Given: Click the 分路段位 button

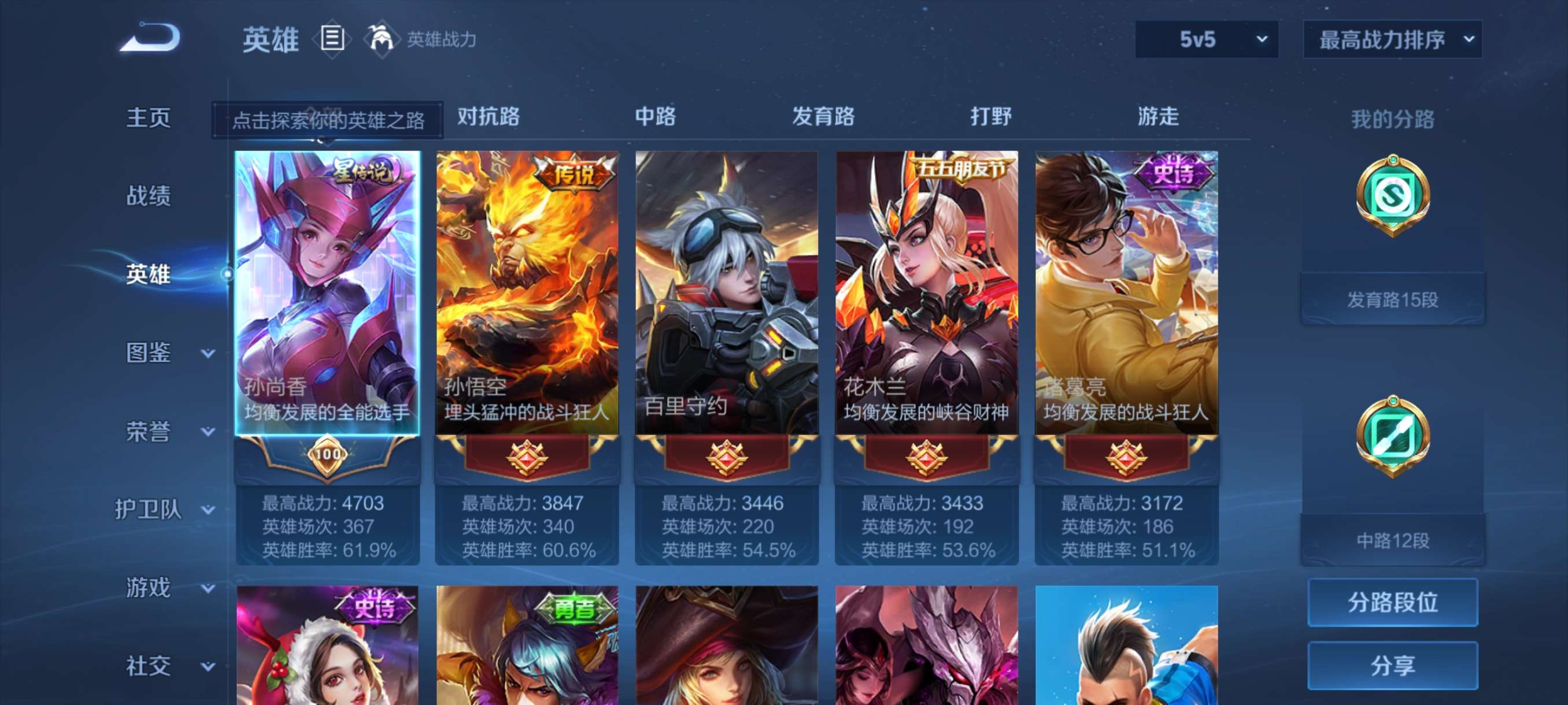Looking at the screenshot, I should click(x=1394, y=603).
